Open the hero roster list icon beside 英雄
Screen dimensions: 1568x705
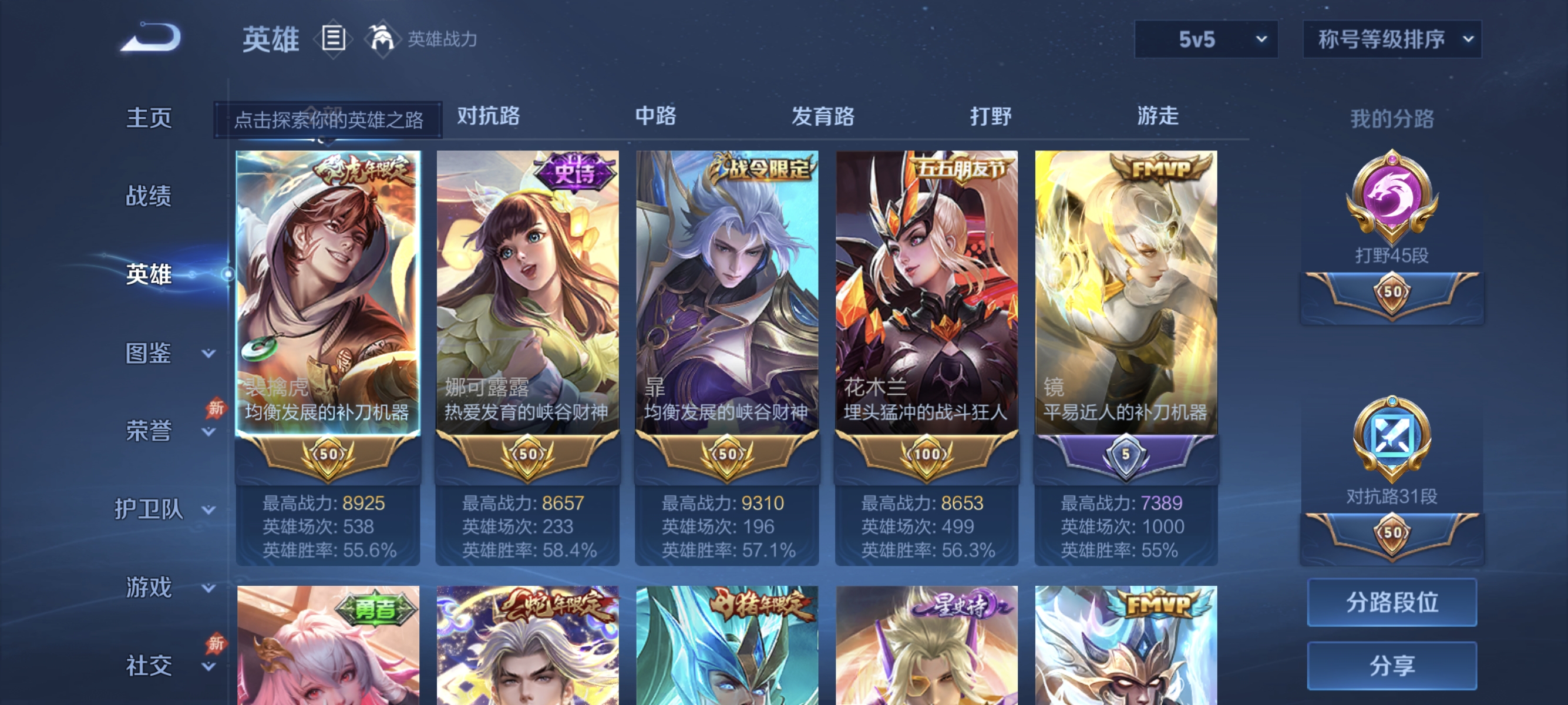pos(332,38)
